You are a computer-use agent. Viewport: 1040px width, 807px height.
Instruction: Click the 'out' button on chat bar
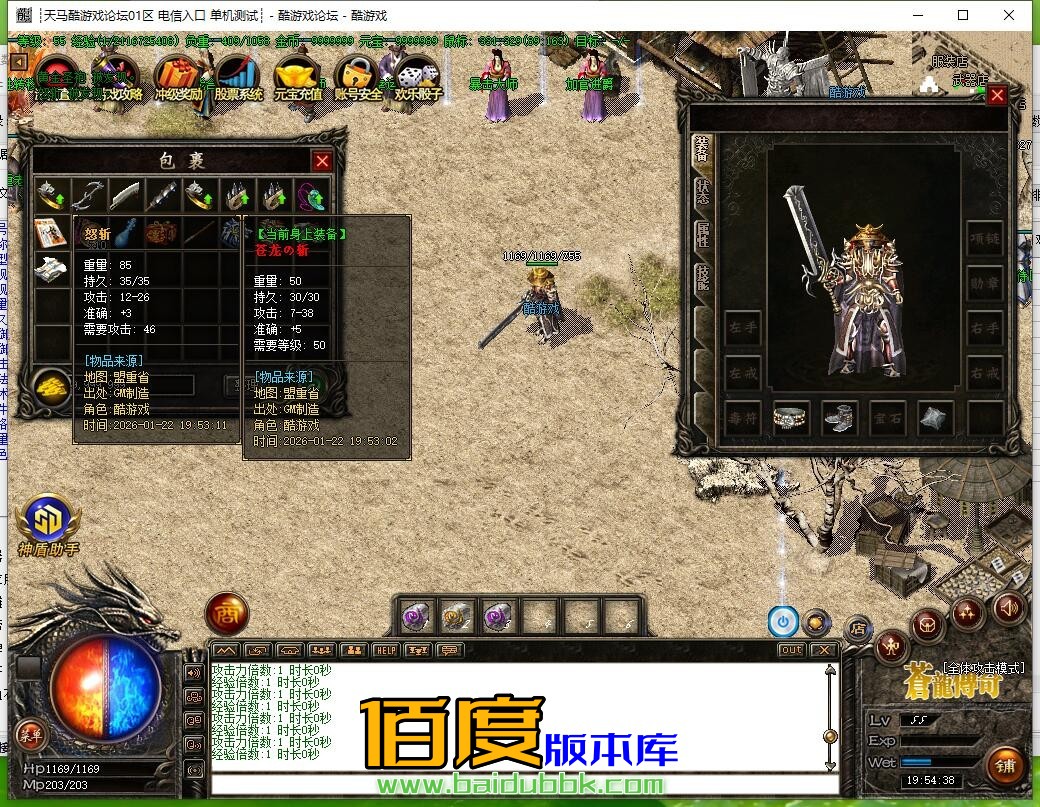[x=791, y=650]
